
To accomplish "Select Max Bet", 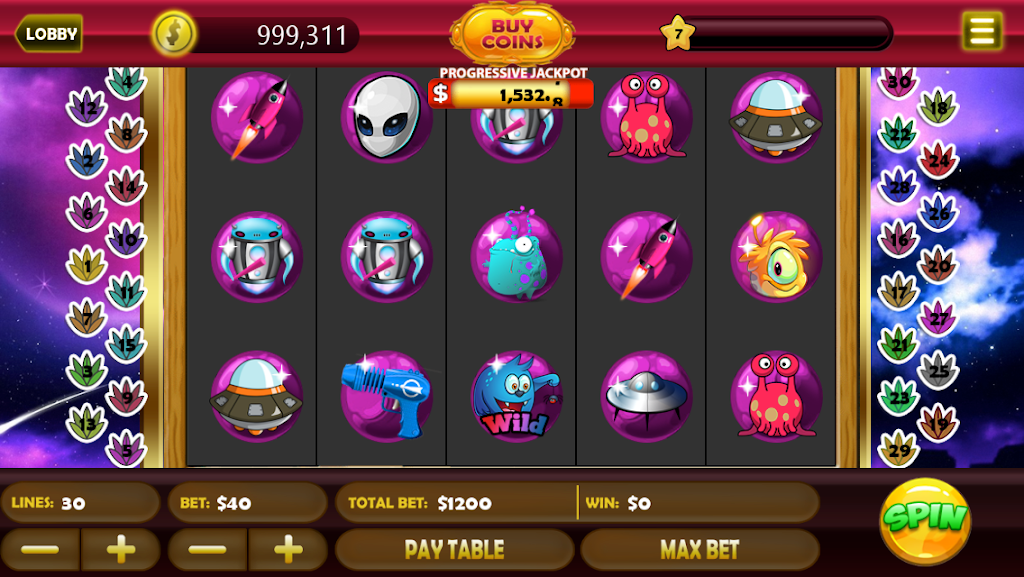I will (x=699, y=549).
